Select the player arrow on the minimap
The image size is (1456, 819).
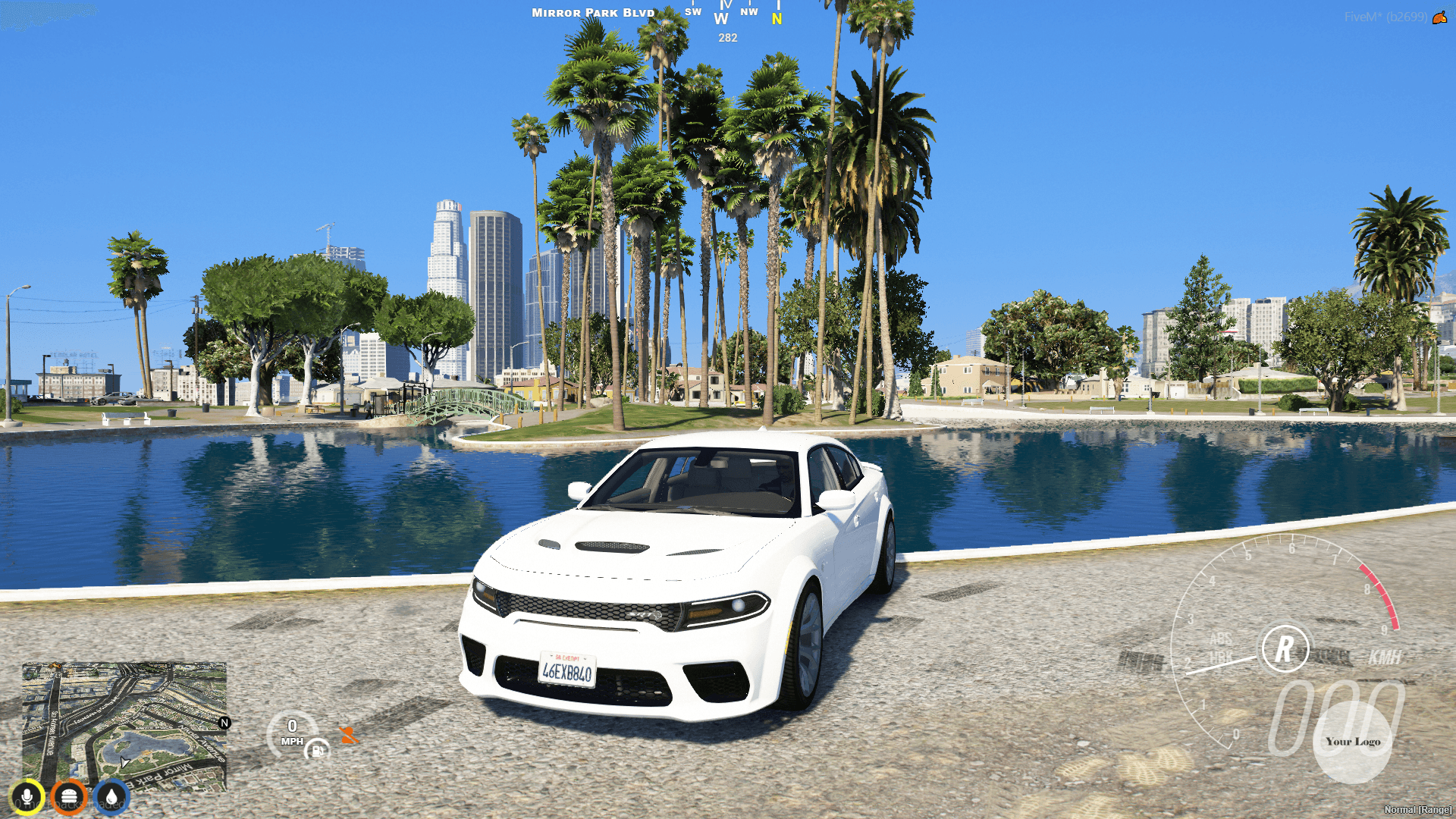(125, 761)
